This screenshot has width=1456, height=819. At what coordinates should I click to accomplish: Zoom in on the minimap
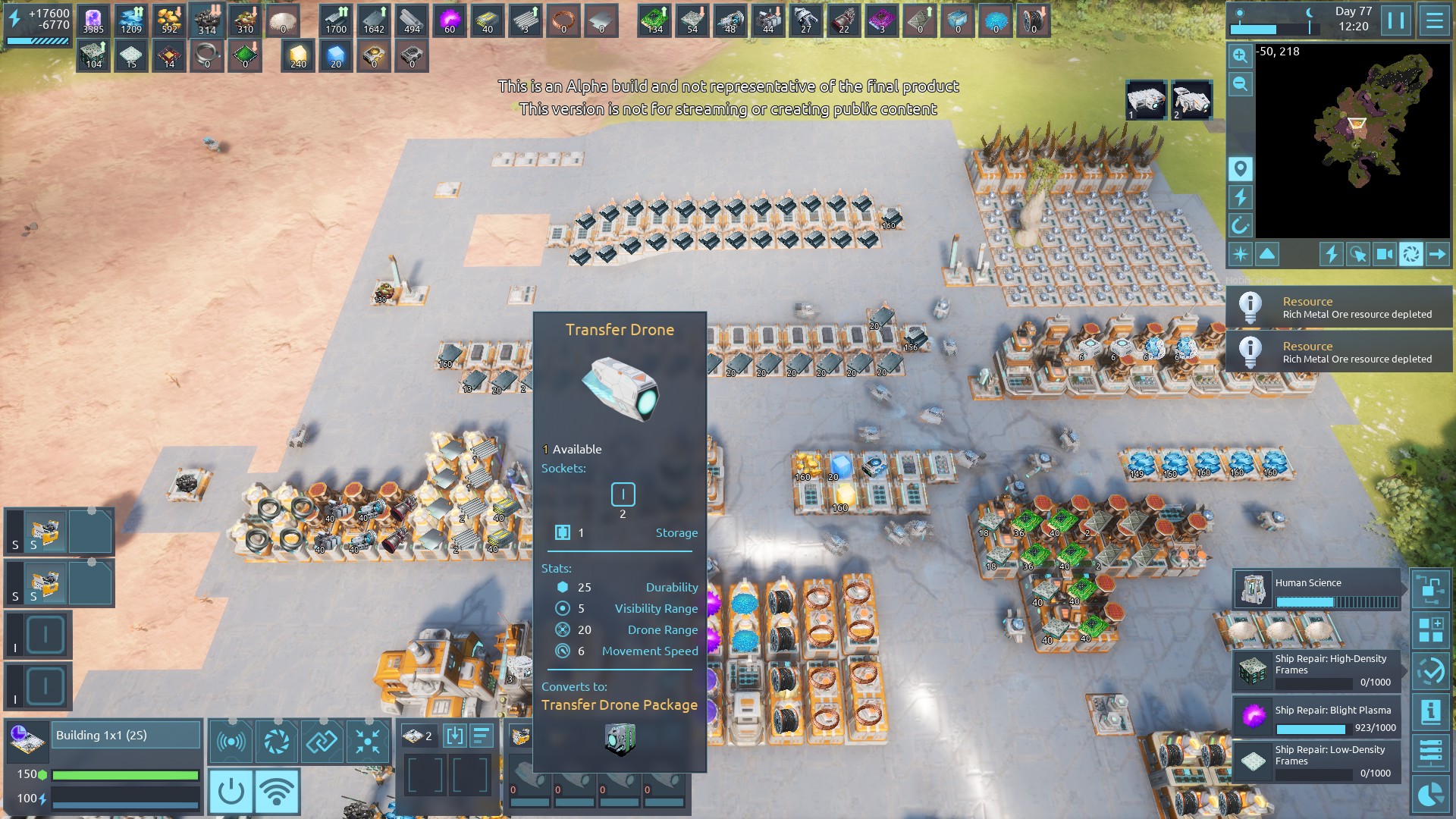click(x=1240, y=55)
